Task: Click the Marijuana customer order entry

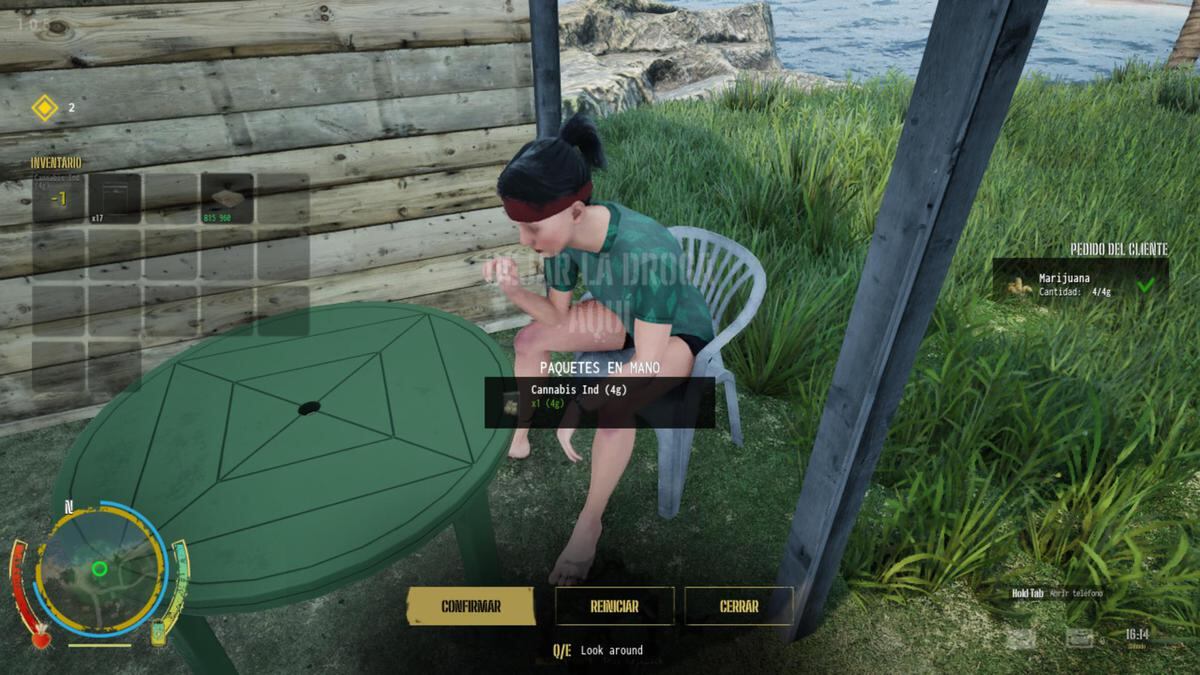Action: point(1080,284)
